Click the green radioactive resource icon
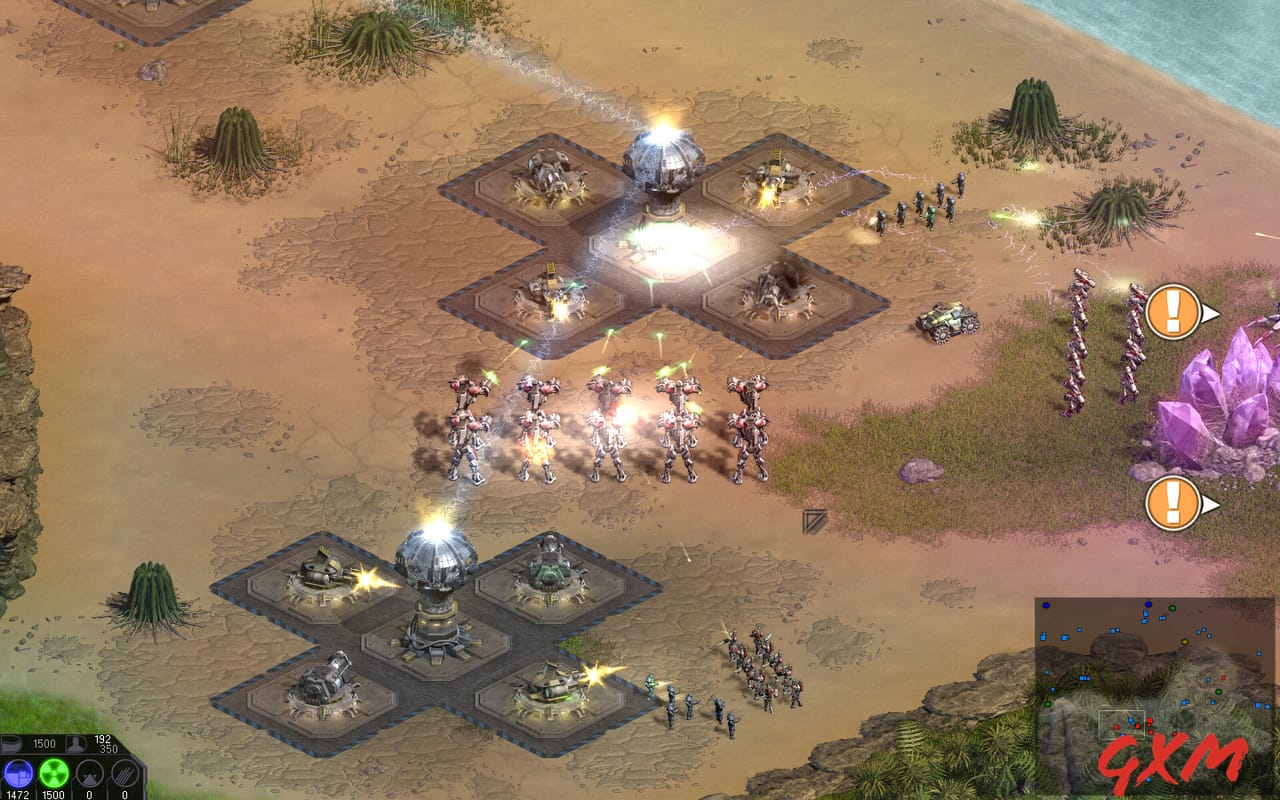This screenshot has width=1280, height=800. (52, 773)
